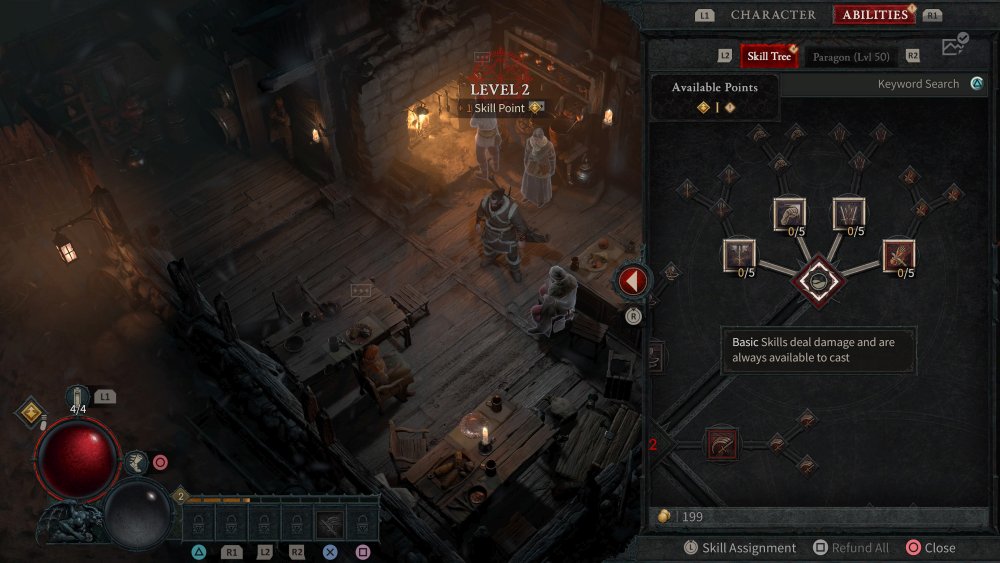Select the red-highlighted skill node with 0/5
The height and width of the screenshot is (563, 1000).
(898, 255)
